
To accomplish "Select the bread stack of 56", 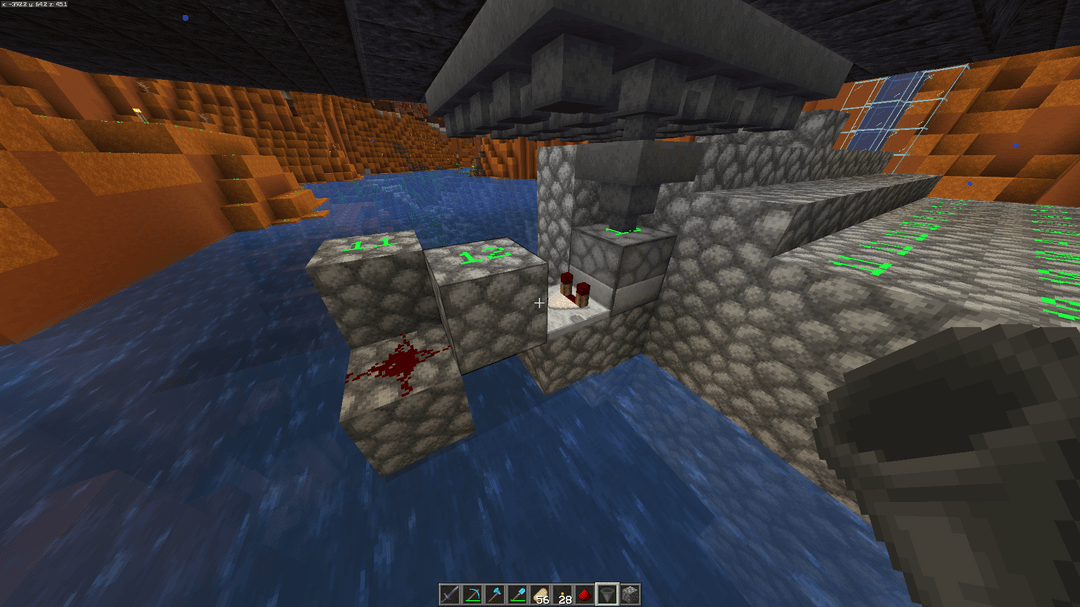I will (541, 595).
